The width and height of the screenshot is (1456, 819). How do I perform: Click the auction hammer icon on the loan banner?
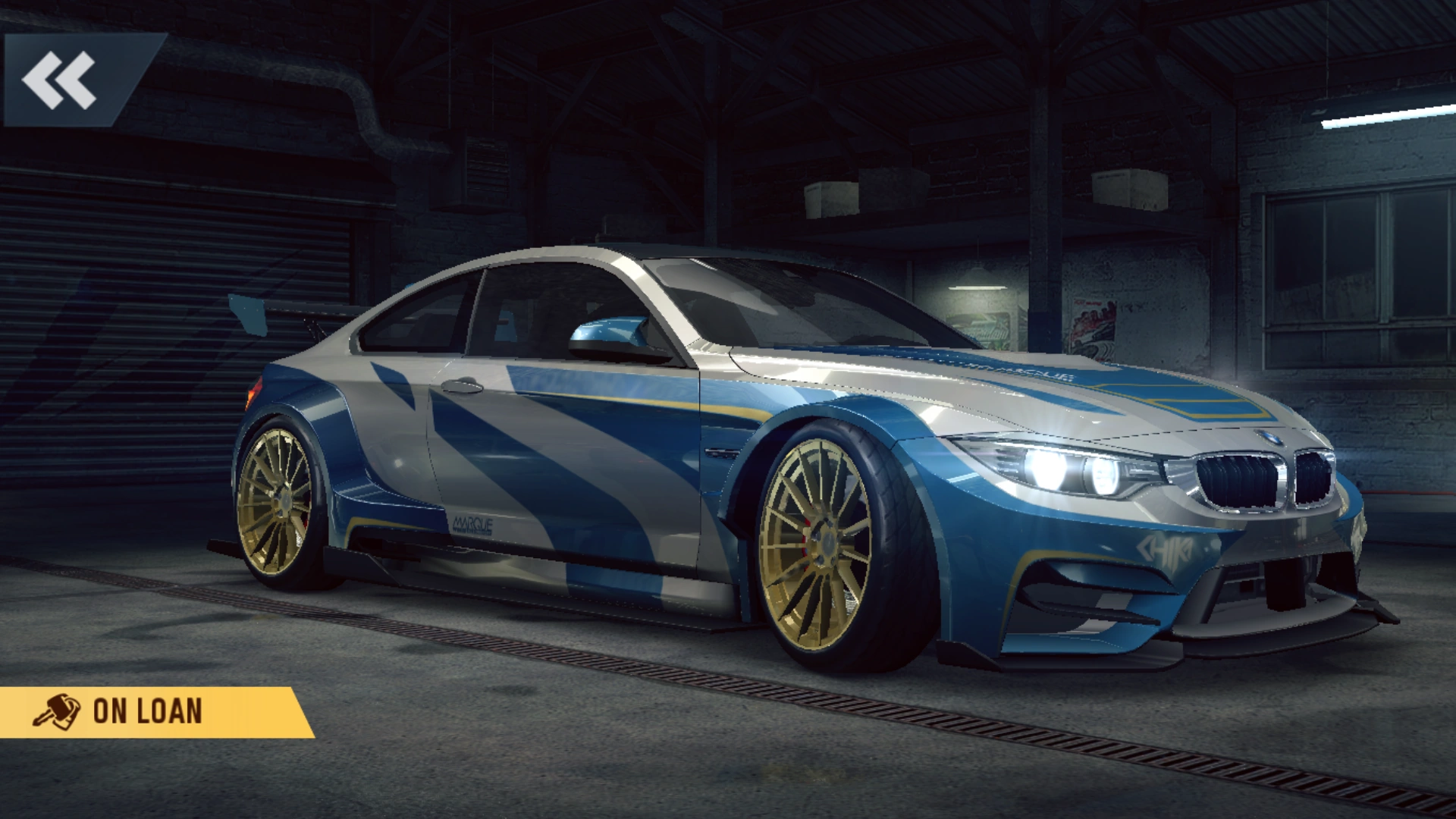click(57, 711)
